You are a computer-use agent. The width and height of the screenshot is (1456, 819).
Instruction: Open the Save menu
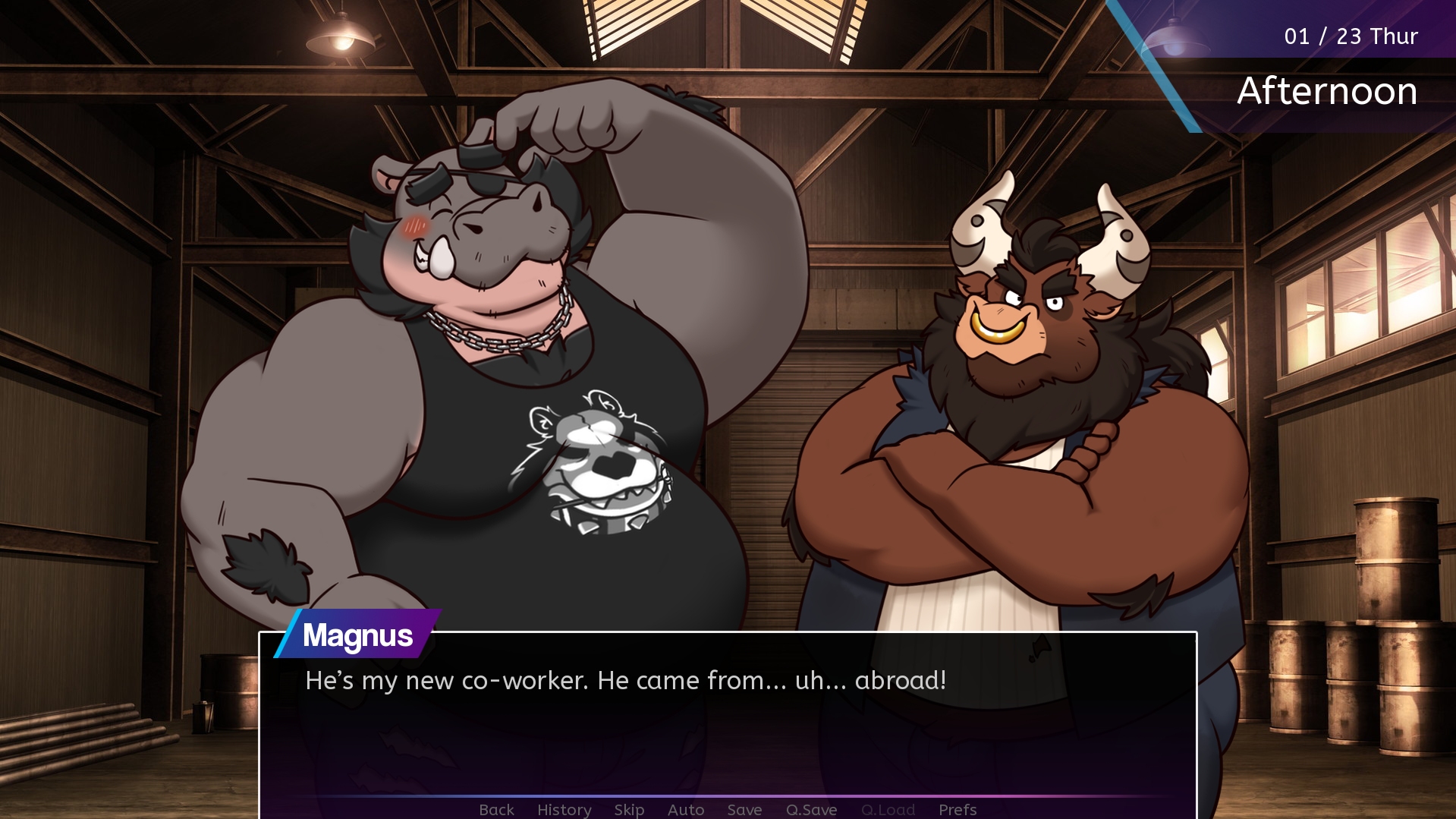click(744, 809)
